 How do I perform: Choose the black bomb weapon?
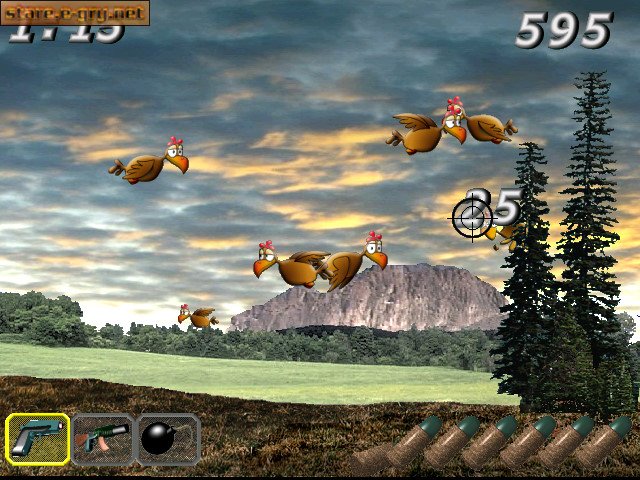click(167, 439)
